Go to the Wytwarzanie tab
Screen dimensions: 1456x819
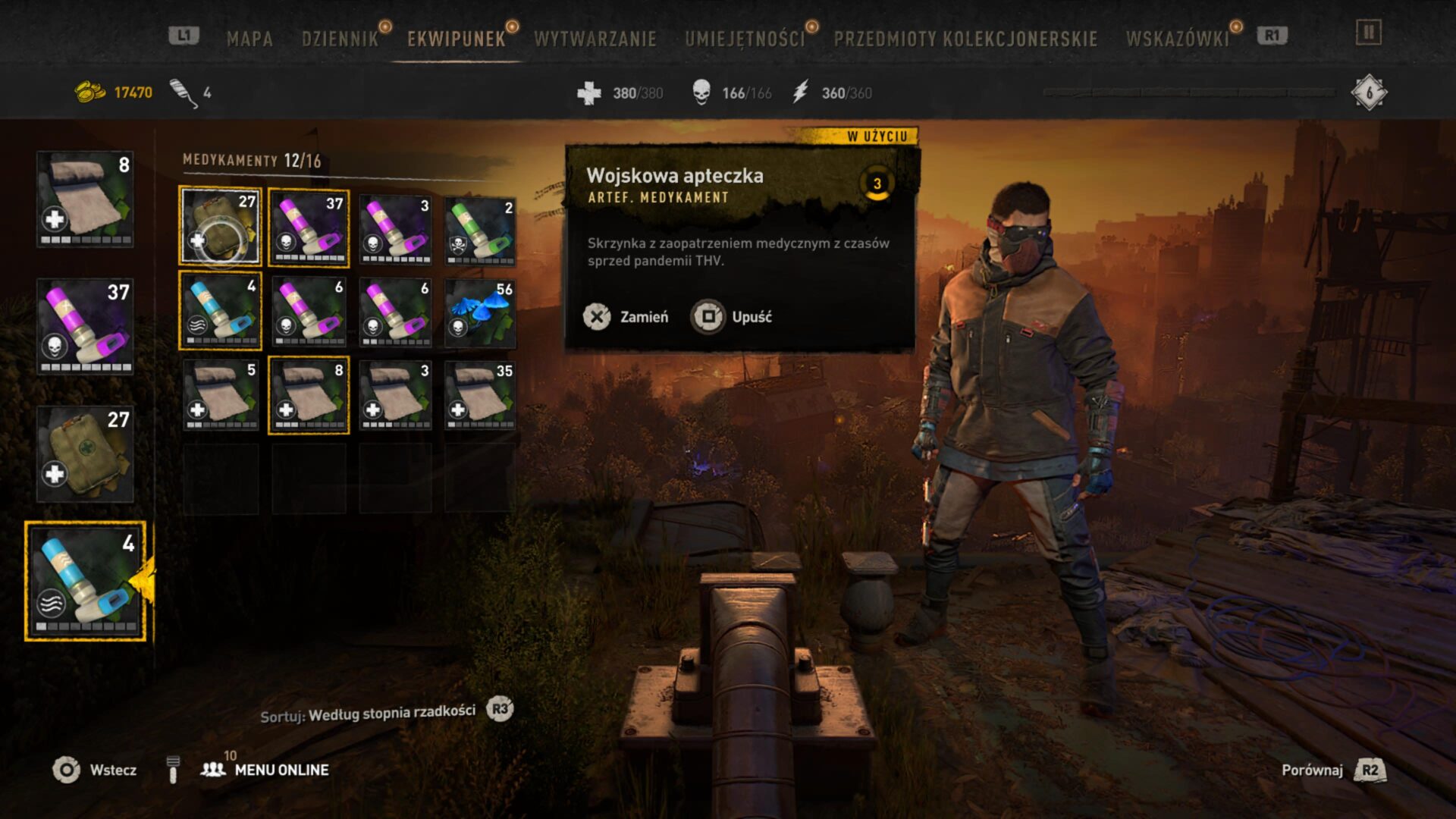595,39
